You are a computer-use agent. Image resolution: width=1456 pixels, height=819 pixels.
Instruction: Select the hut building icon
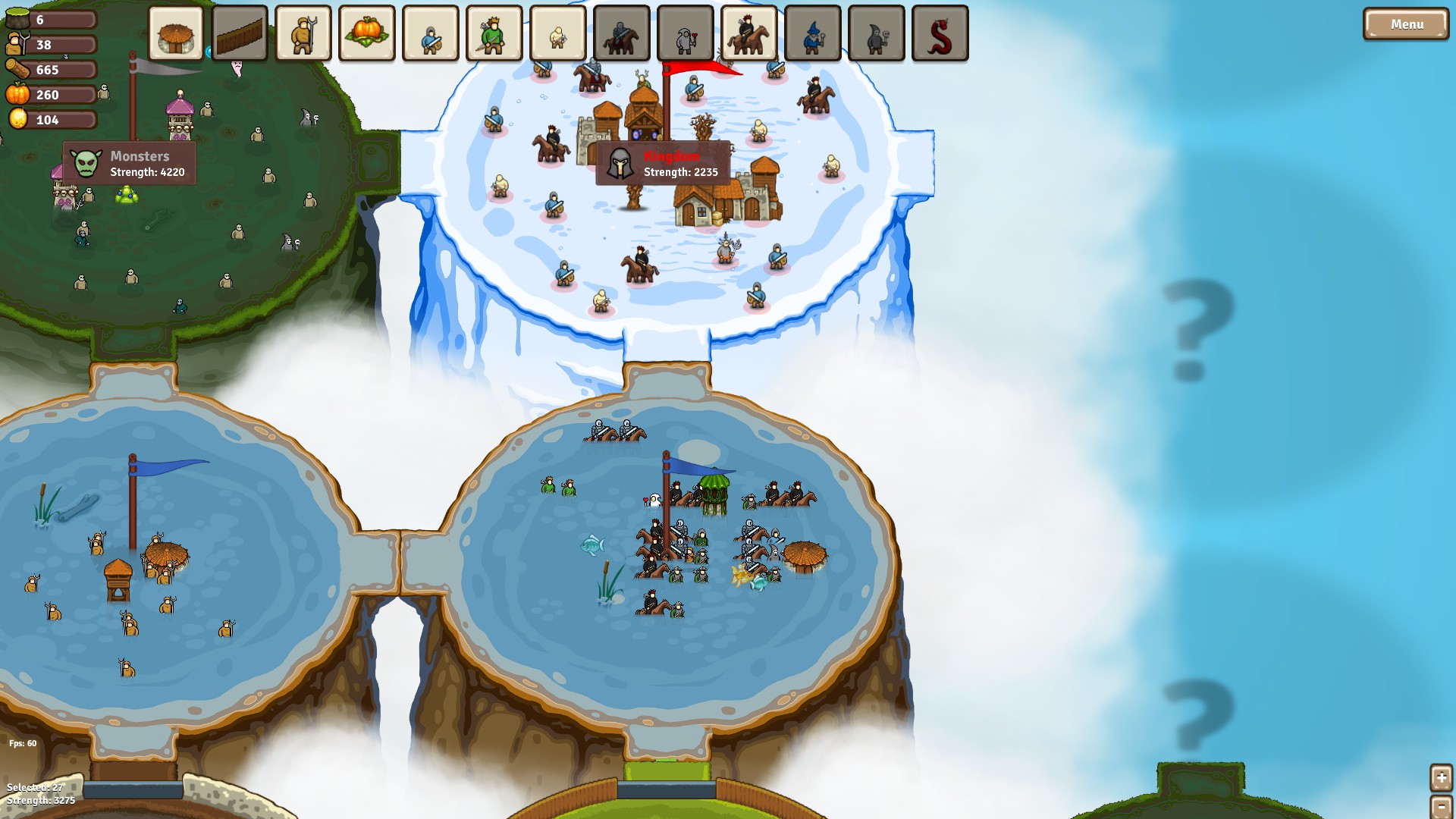click(176, 33)
